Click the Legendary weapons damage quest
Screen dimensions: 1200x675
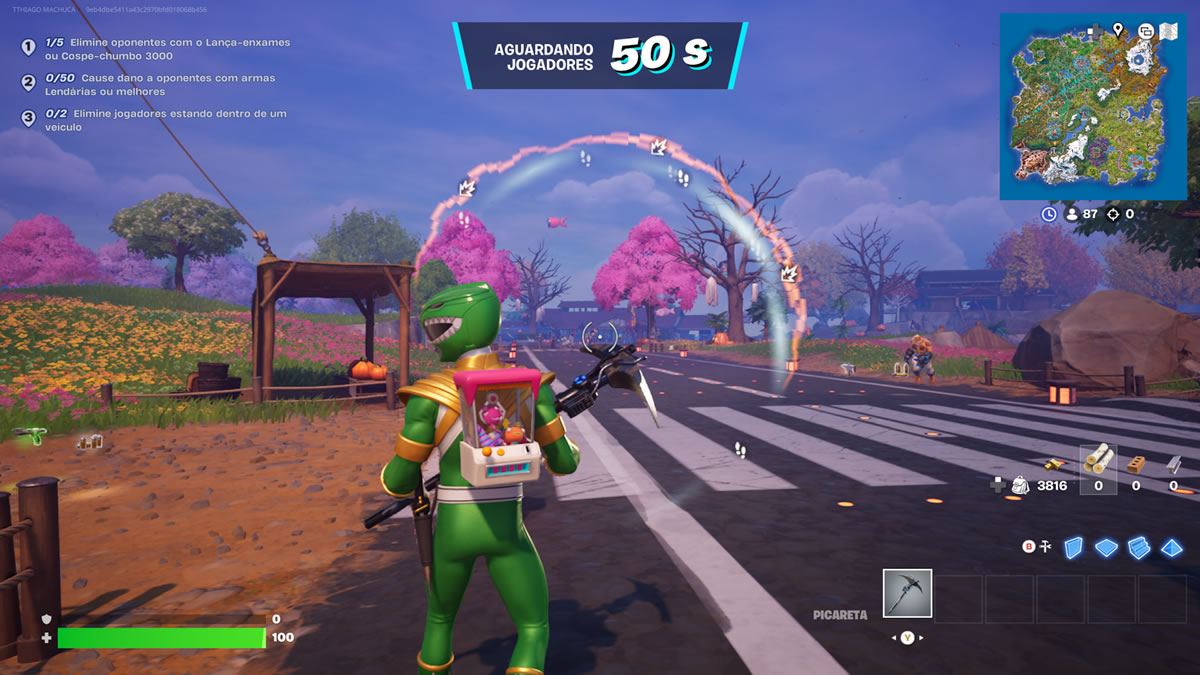click(x=160, y=84)
